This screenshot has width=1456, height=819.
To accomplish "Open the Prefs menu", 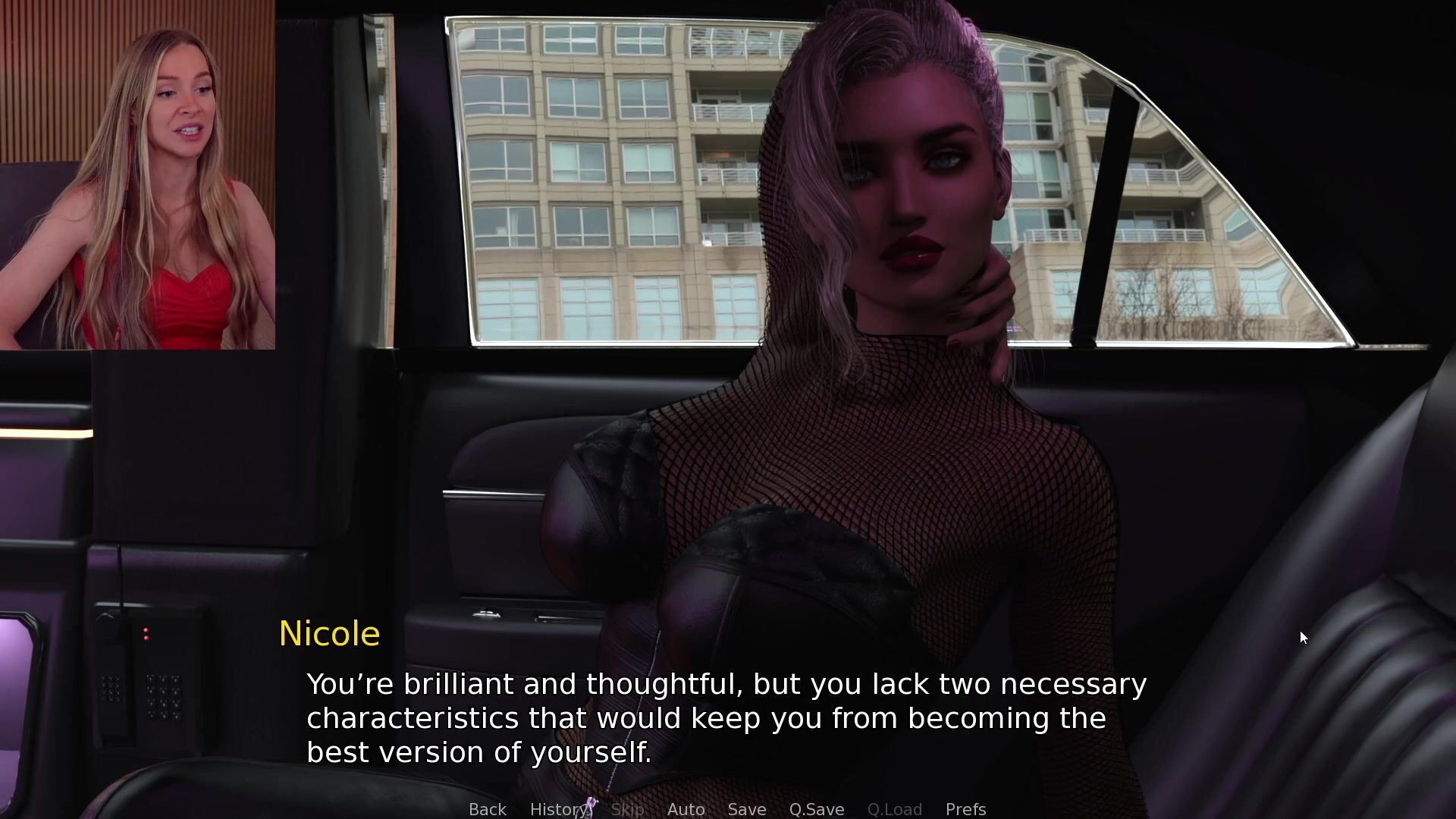I will click(x=965, y=809).
